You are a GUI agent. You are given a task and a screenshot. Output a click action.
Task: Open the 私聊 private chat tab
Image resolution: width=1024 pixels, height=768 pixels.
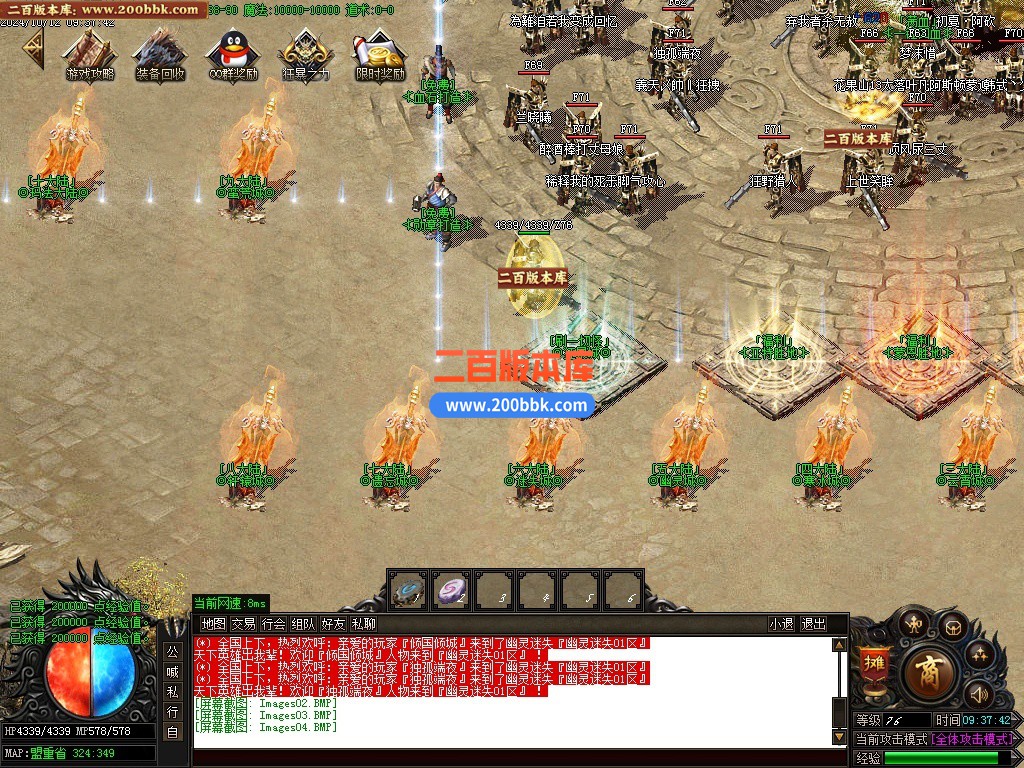coord(363,624)
